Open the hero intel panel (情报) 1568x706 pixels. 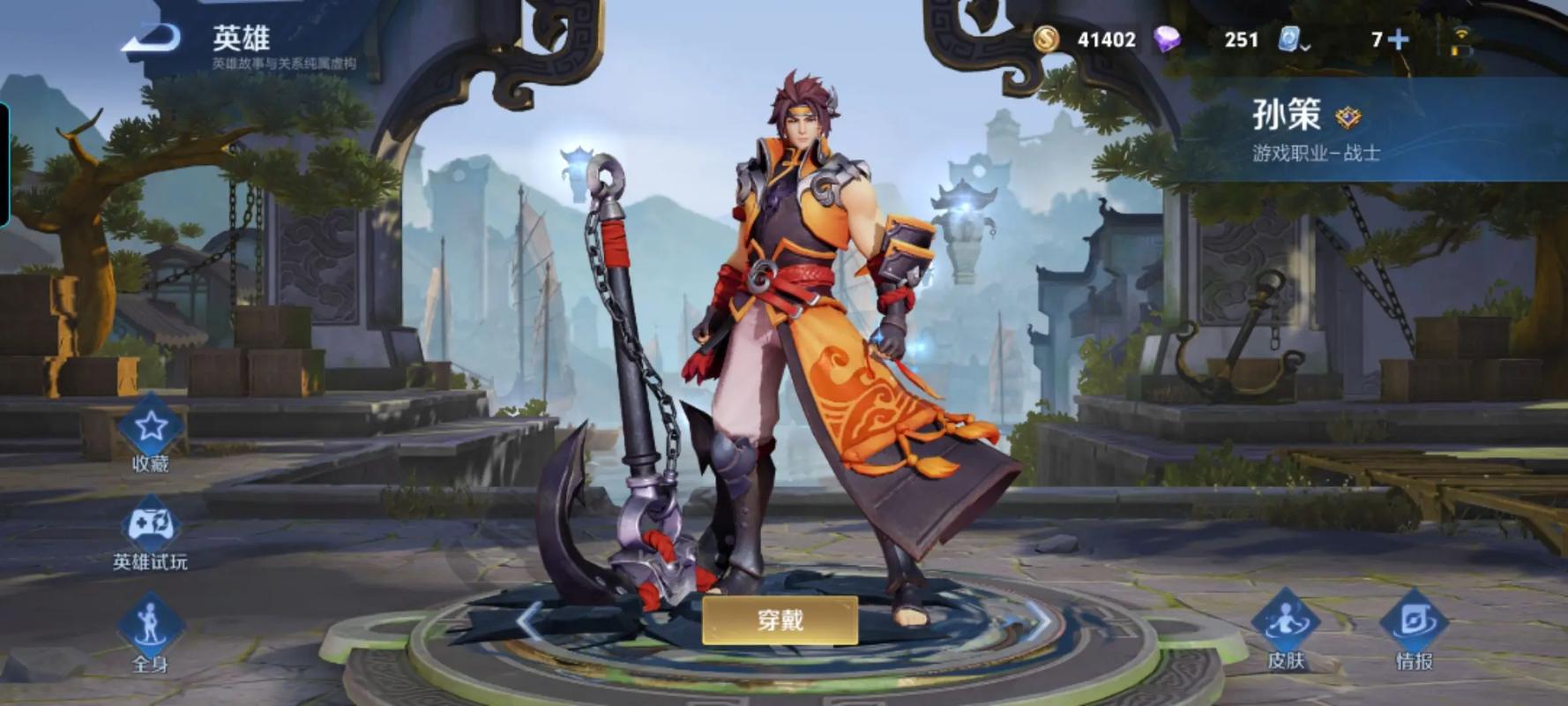(1414, 628)
